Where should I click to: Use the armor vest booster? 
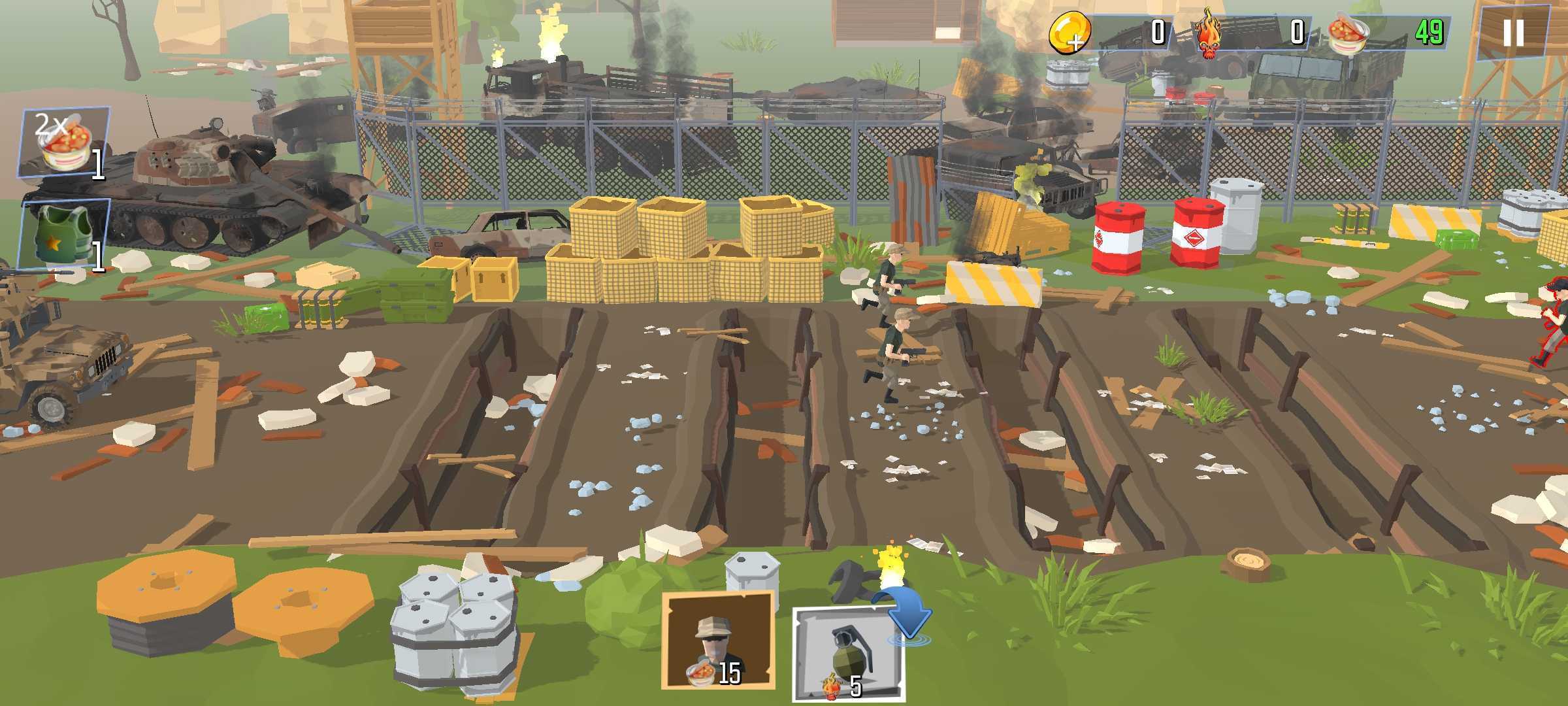pyautogui.click(x=63, y=234)
